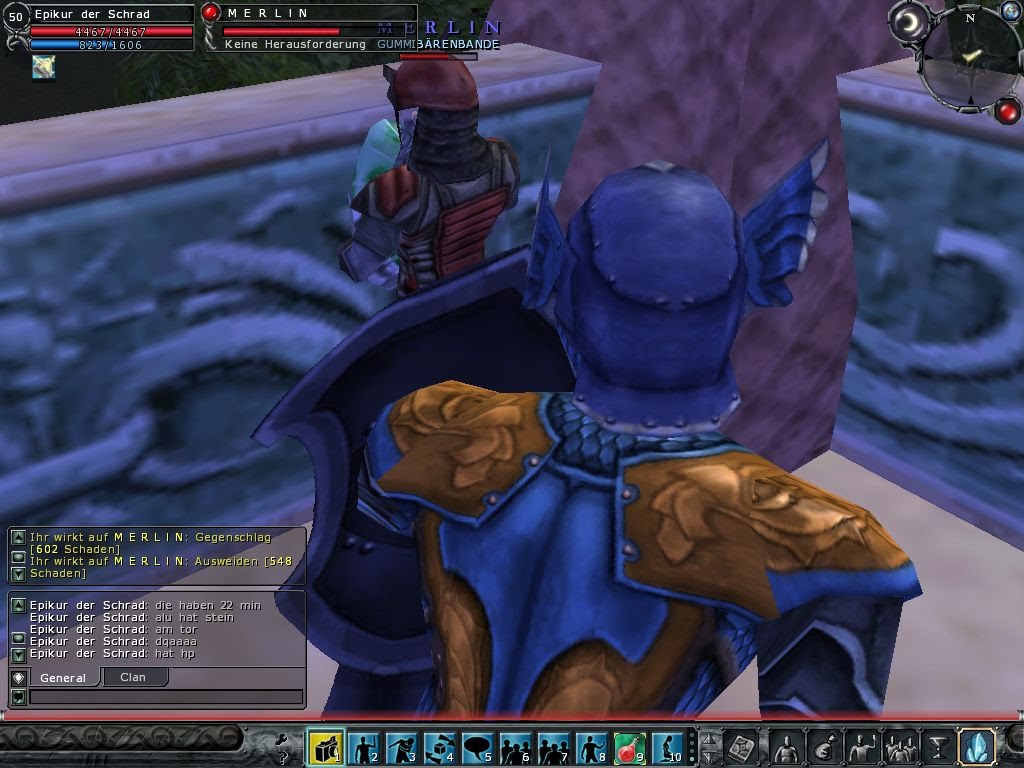Viewport: 1024px width, 768px height.
Task: Activate hotbar slot 1 yellow skill
Action: coord(326,747)
